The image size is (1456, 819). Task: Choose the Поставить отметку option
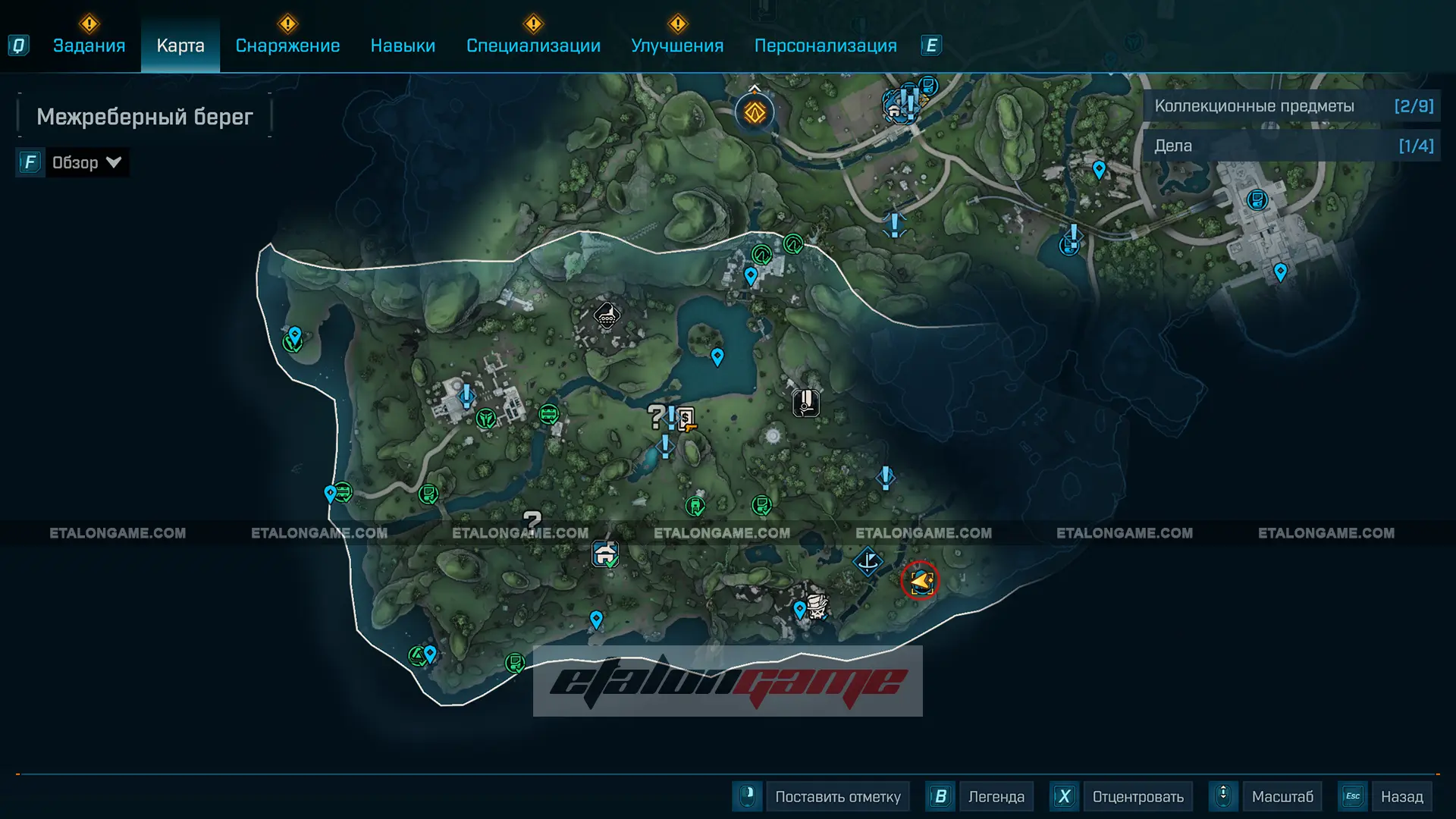pyautogui.click(x=837, y=796)
